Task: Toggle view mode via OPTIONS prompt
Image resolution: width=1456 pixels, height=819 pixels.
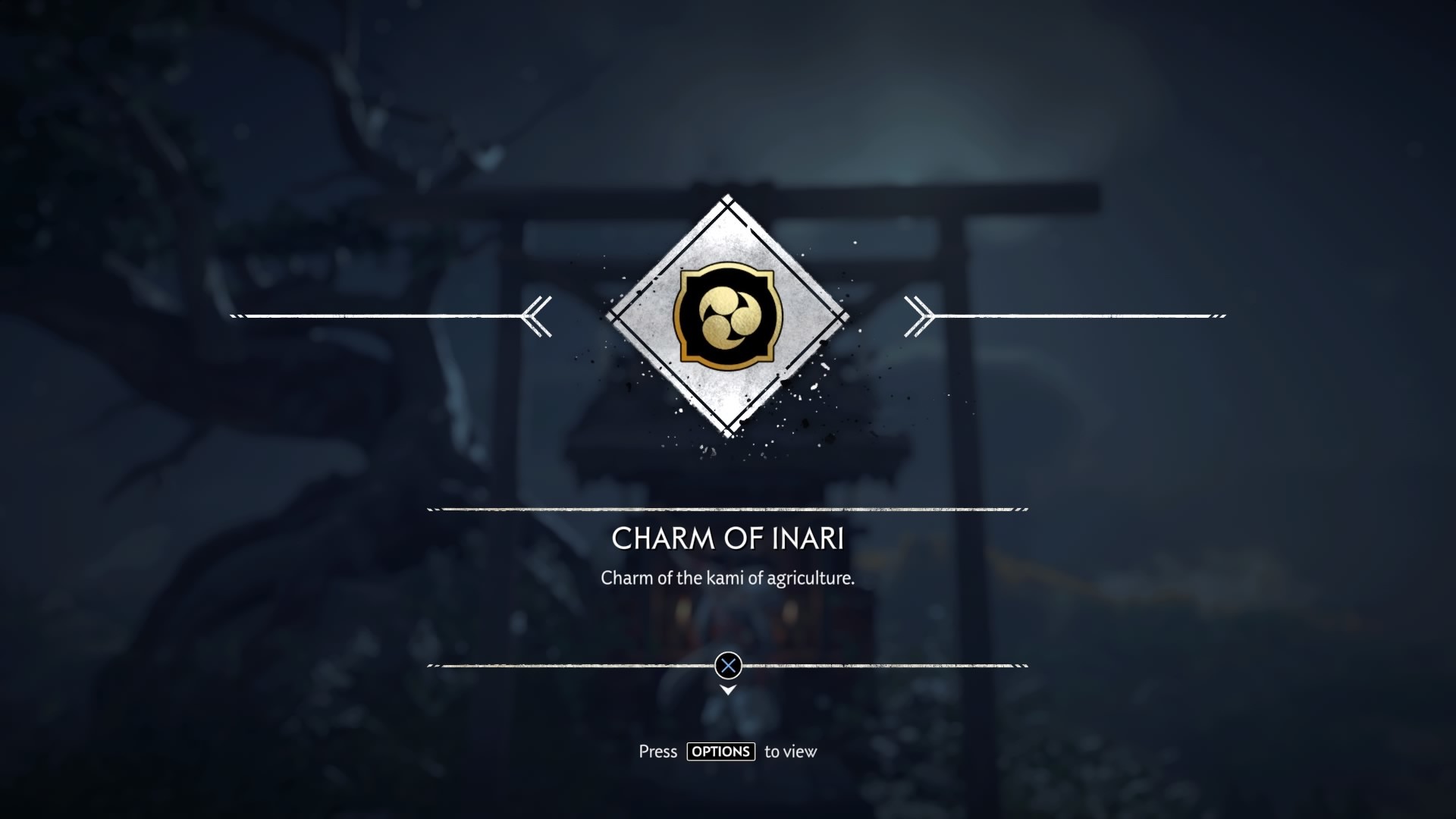Action: click(720, 752)
